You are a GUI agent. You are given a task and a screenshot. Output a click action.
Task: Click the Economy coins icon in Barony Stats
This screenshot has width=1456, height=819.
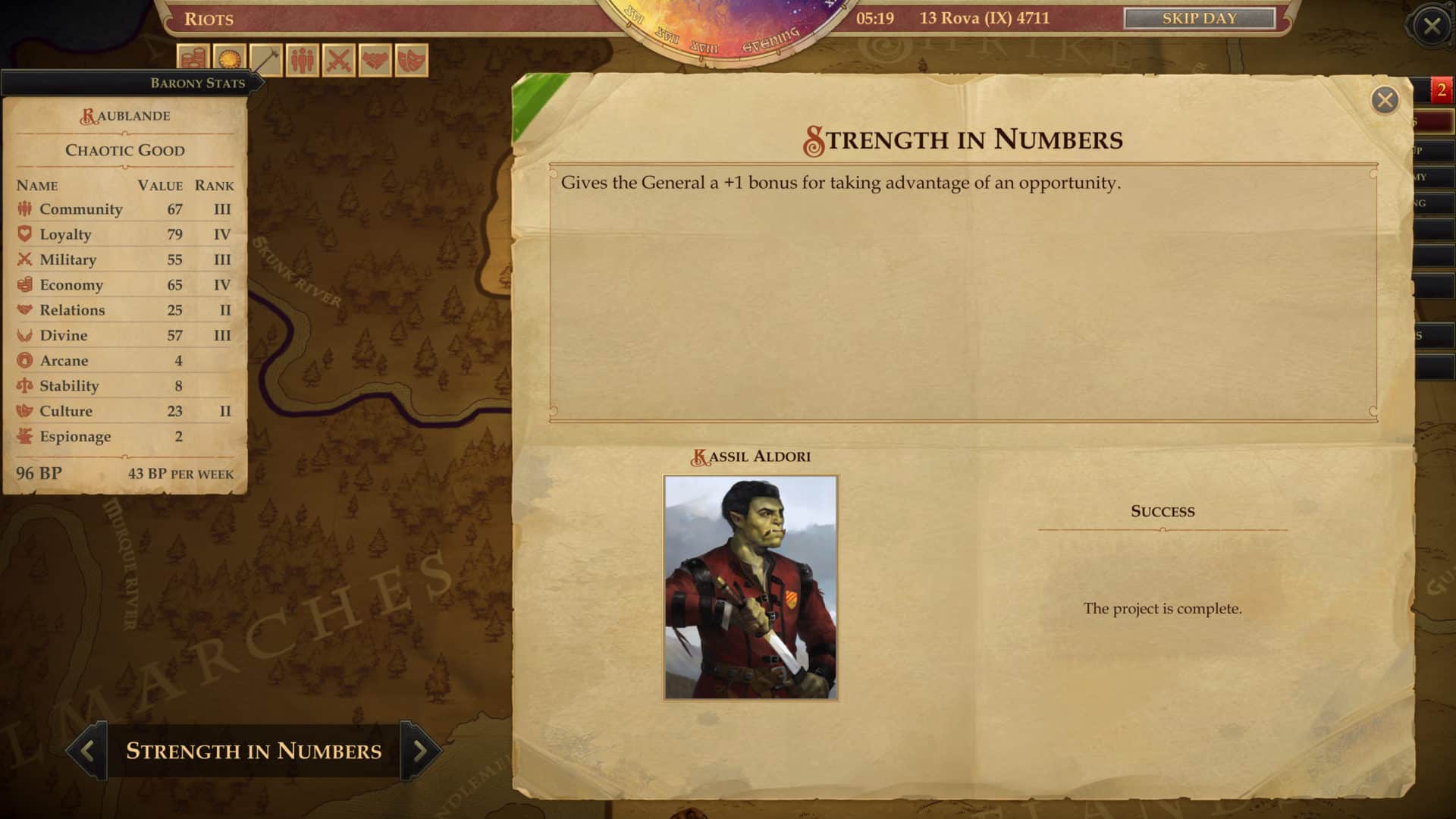coord(24,284)
